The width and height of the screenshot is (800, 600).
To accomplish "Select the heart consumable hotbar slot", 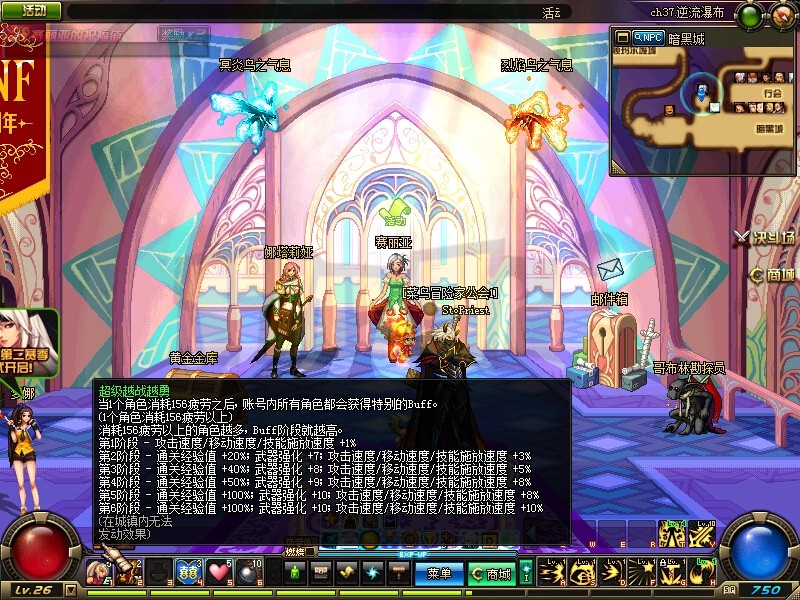I will [220, 573].
